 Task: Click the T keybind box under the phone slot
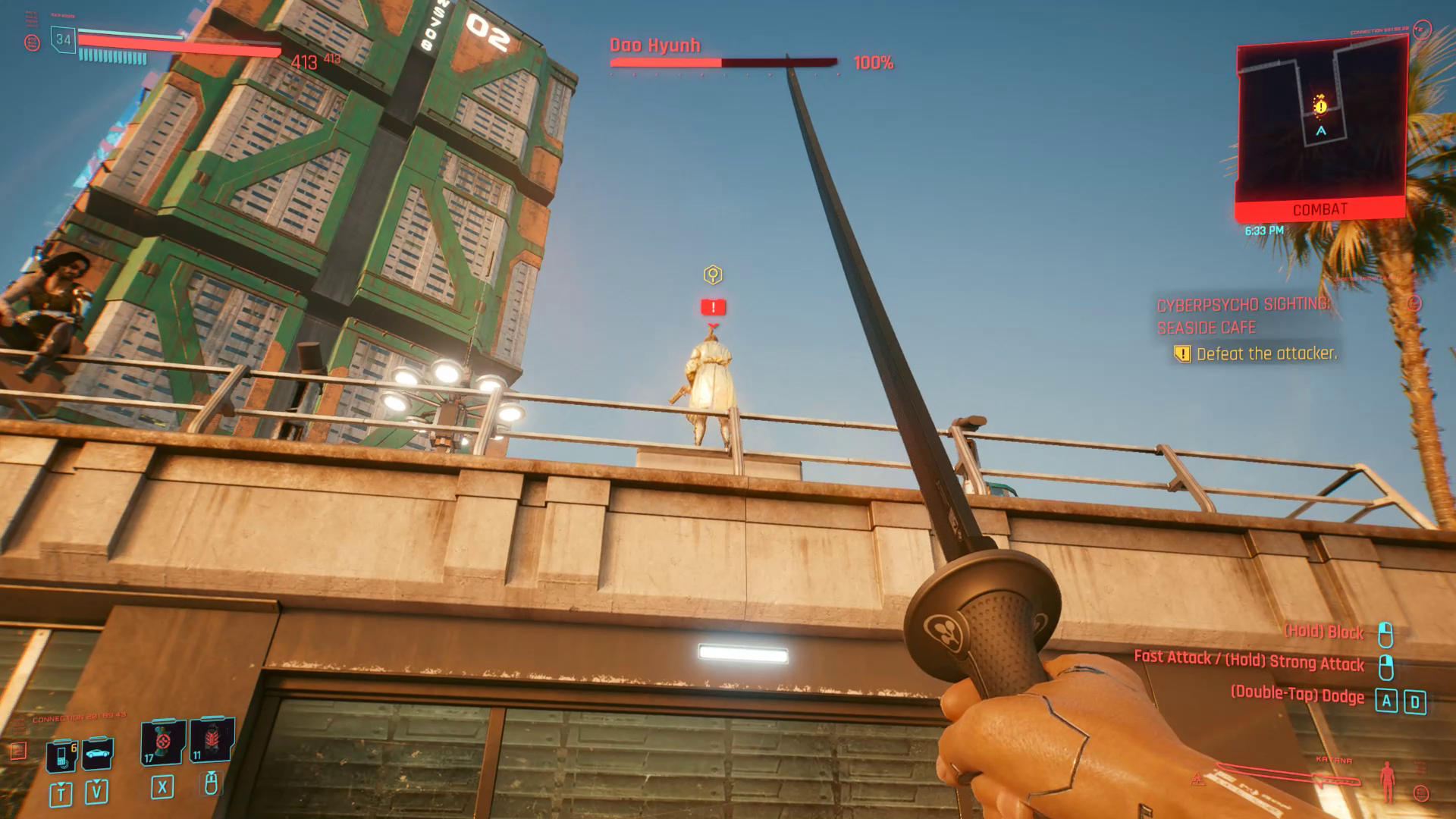point(61,794)
